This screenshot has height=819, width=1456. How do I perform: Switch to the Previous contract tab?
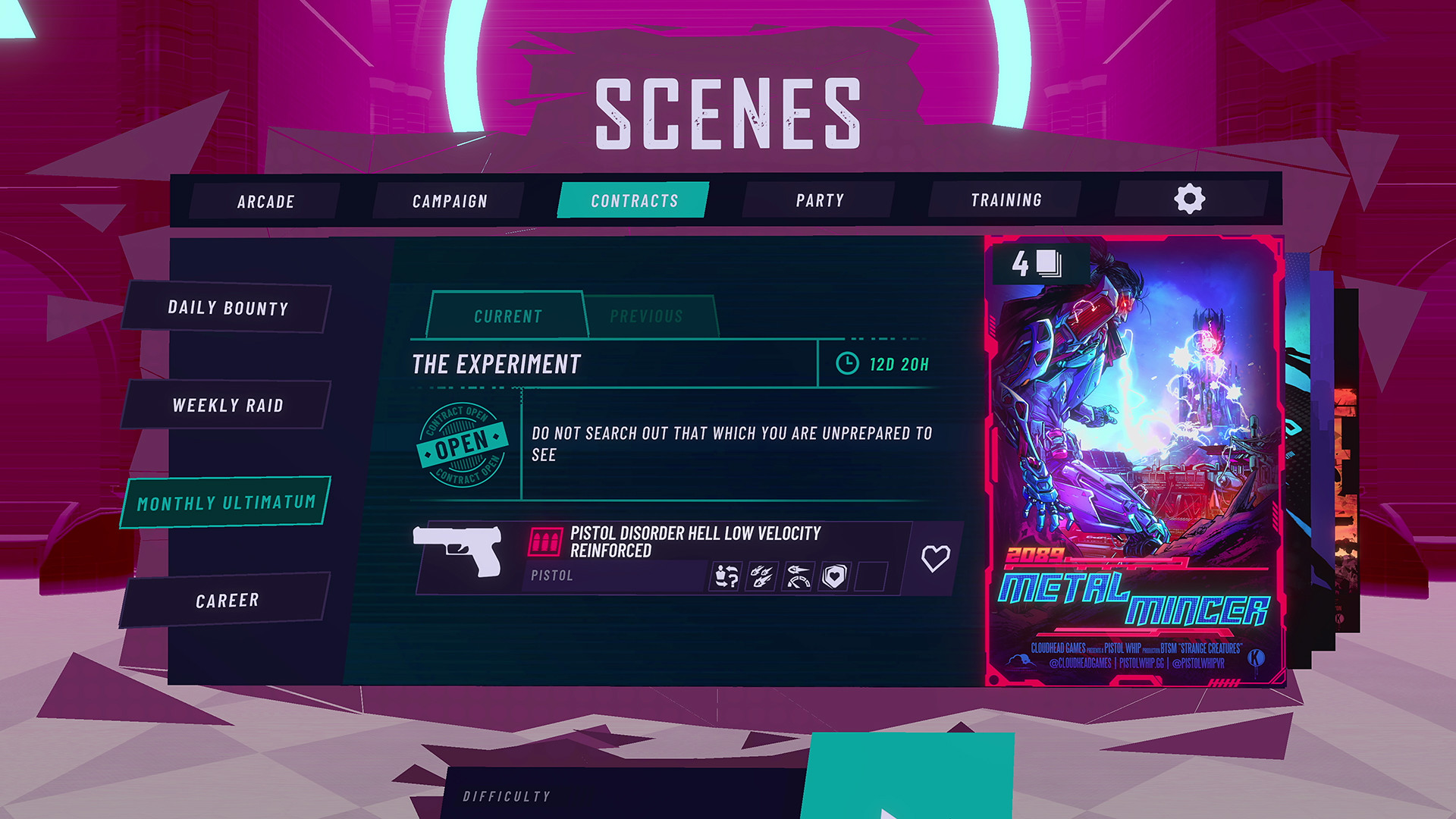click(646, 316)
